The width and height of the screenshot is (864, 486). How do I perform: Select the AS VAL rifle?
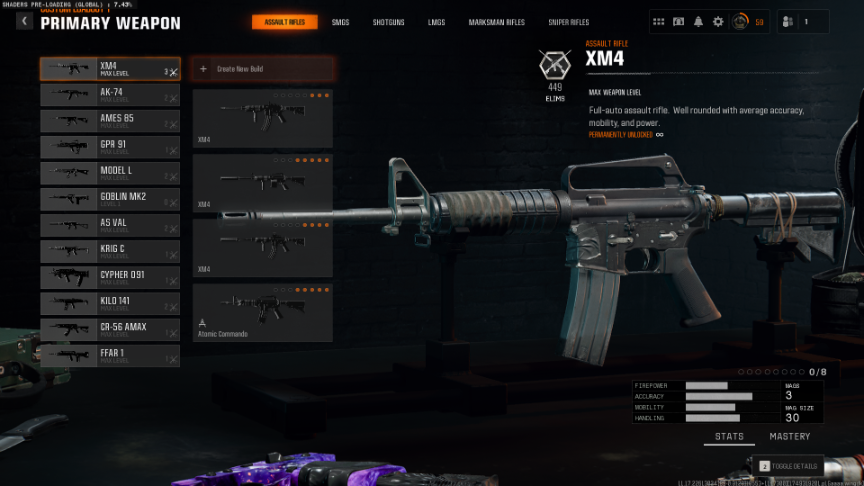click(x=110, y=225)
